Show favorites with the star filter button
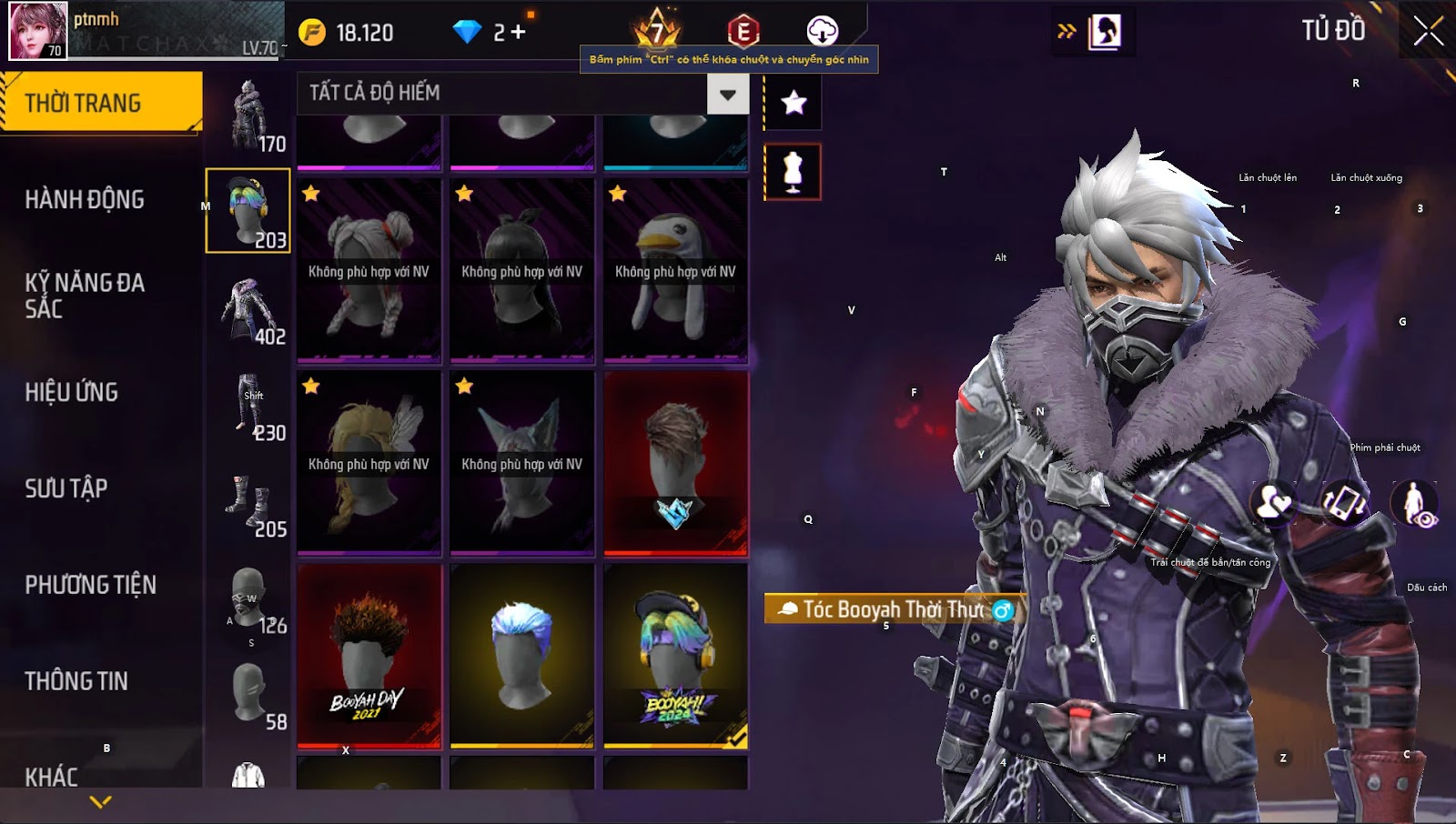 (794, 103)
